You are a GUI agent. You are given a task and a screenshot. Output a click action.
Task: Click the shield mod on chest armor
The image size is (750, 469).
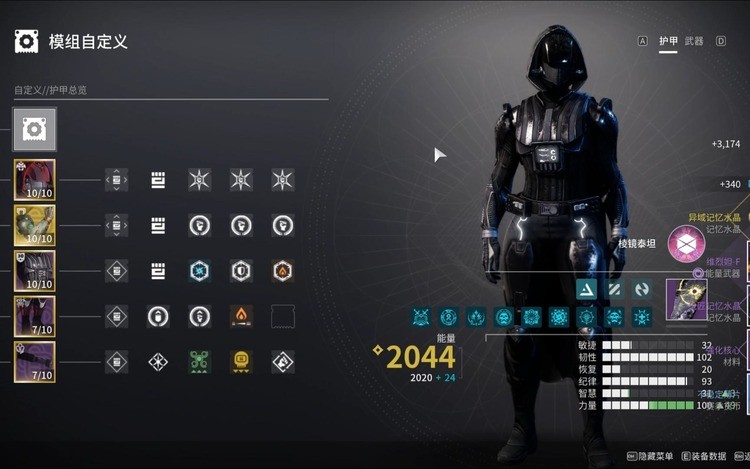click(x=241, y=271)
